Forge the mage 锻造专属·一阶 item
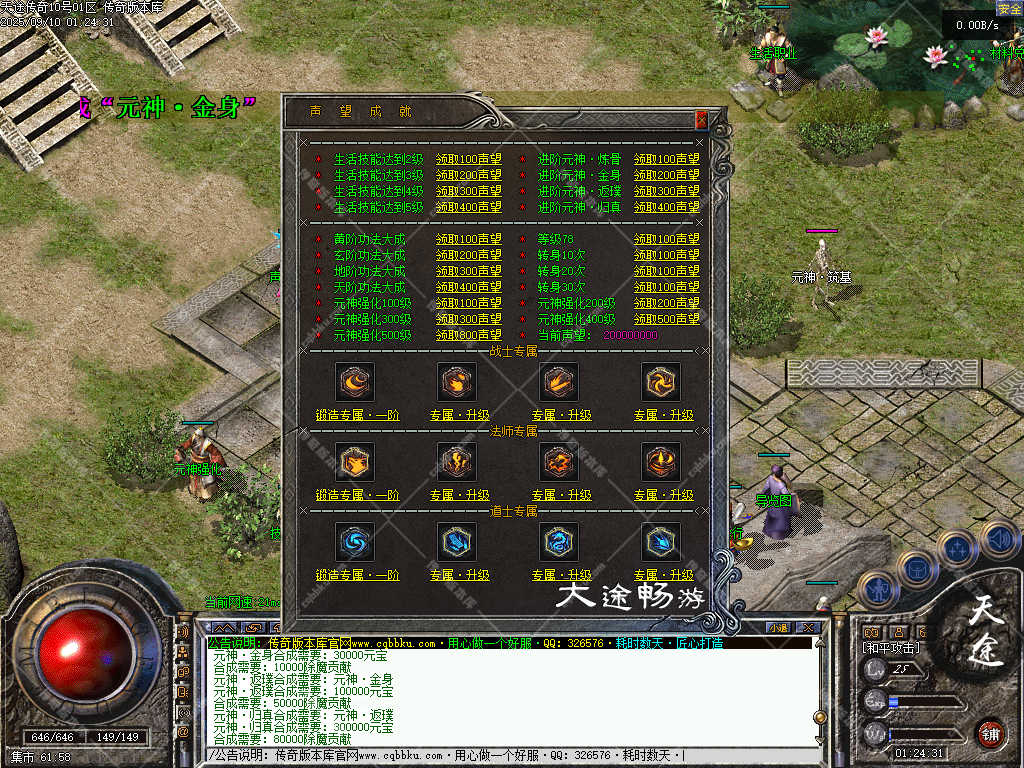Image resolution: width=1024 pixels, height=768 pixels. pos(357,495)
